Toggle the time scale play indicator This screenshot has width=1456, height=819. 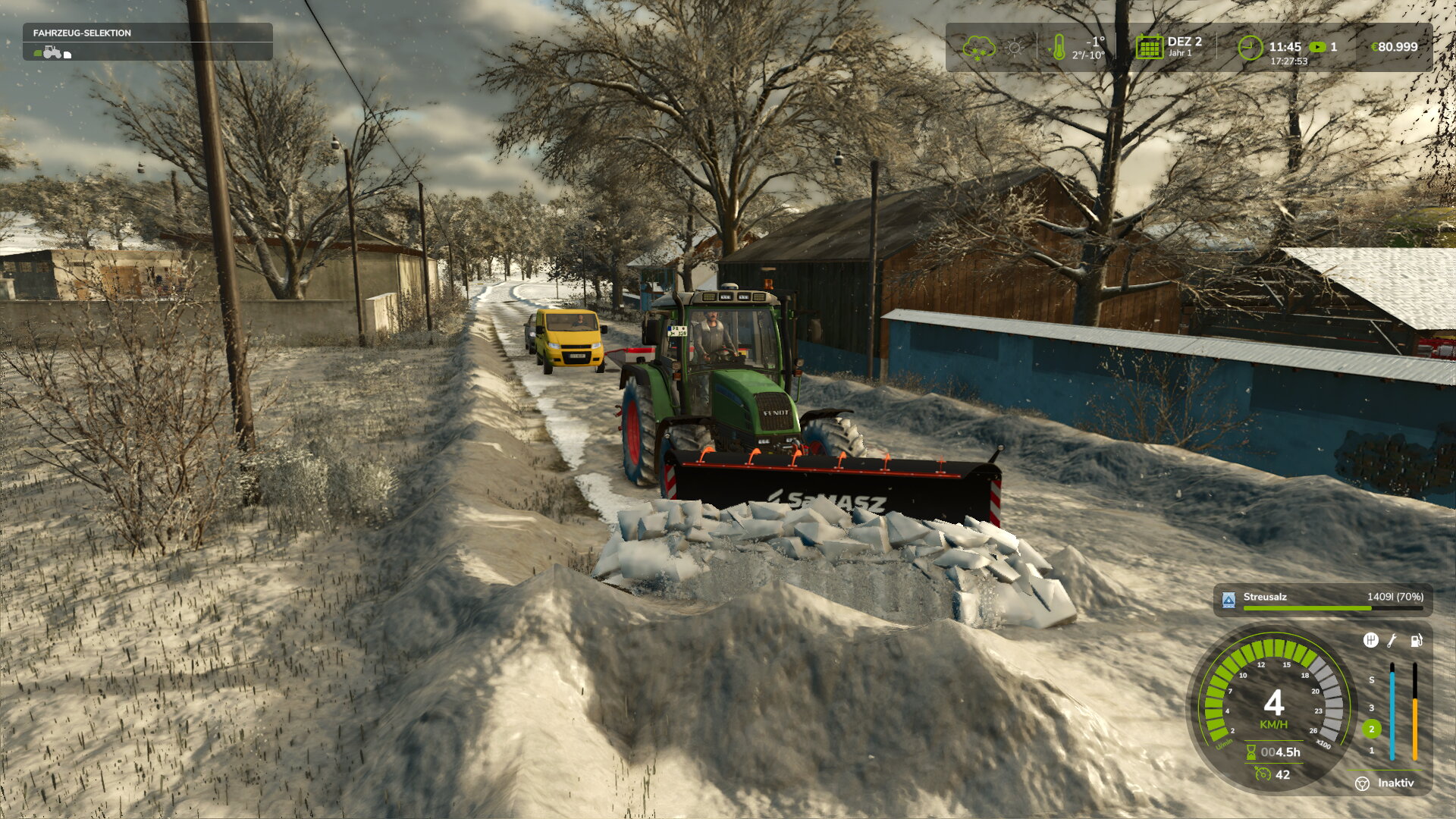[x=1317, y=47]
